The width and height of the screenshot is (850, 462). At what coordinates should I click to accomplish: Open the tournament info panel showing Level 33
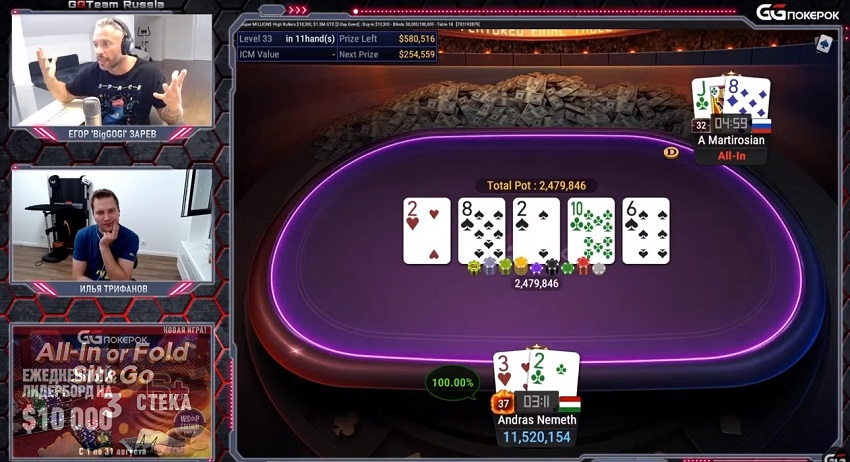(337, 46)
